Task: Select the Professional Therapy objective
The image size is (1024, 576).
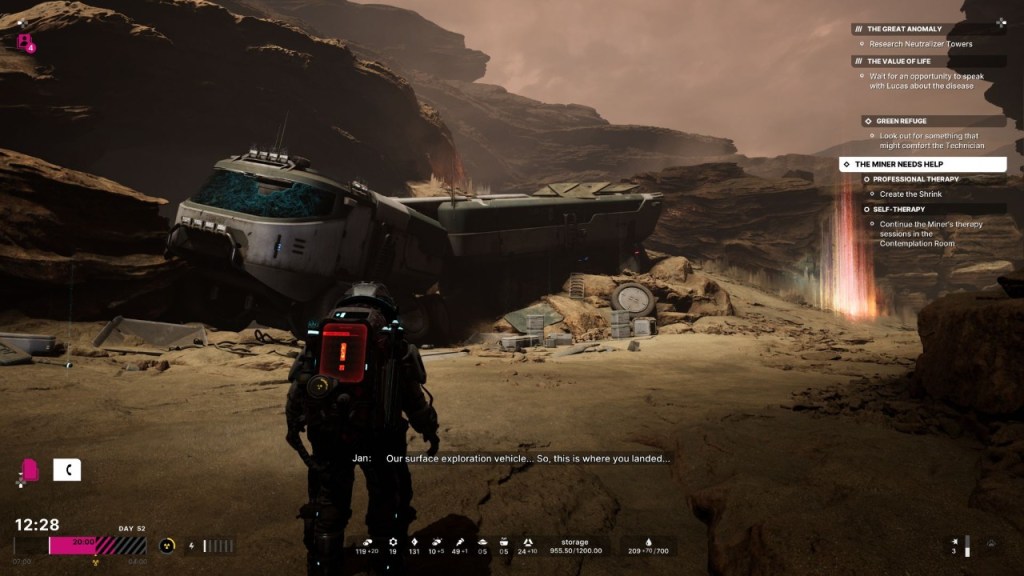Action: (914, 179)
